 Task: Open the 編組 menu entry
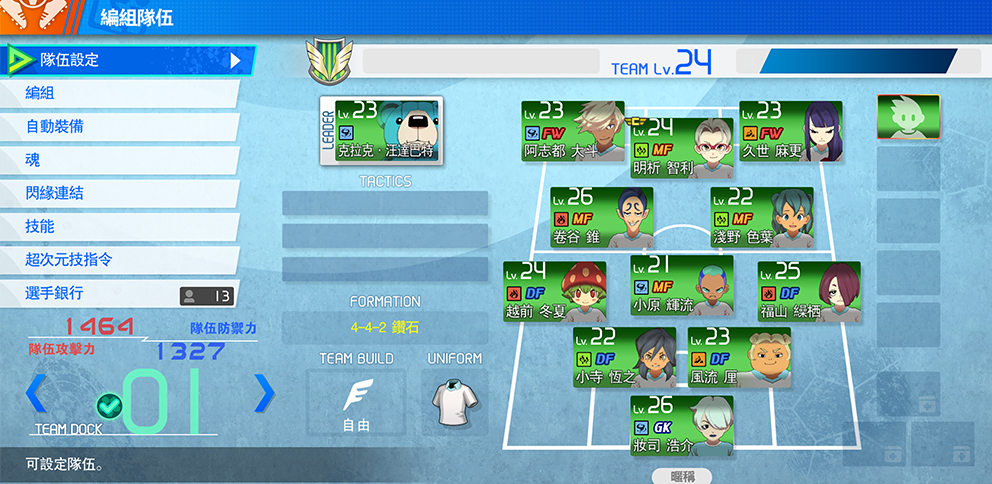(120, 93)
